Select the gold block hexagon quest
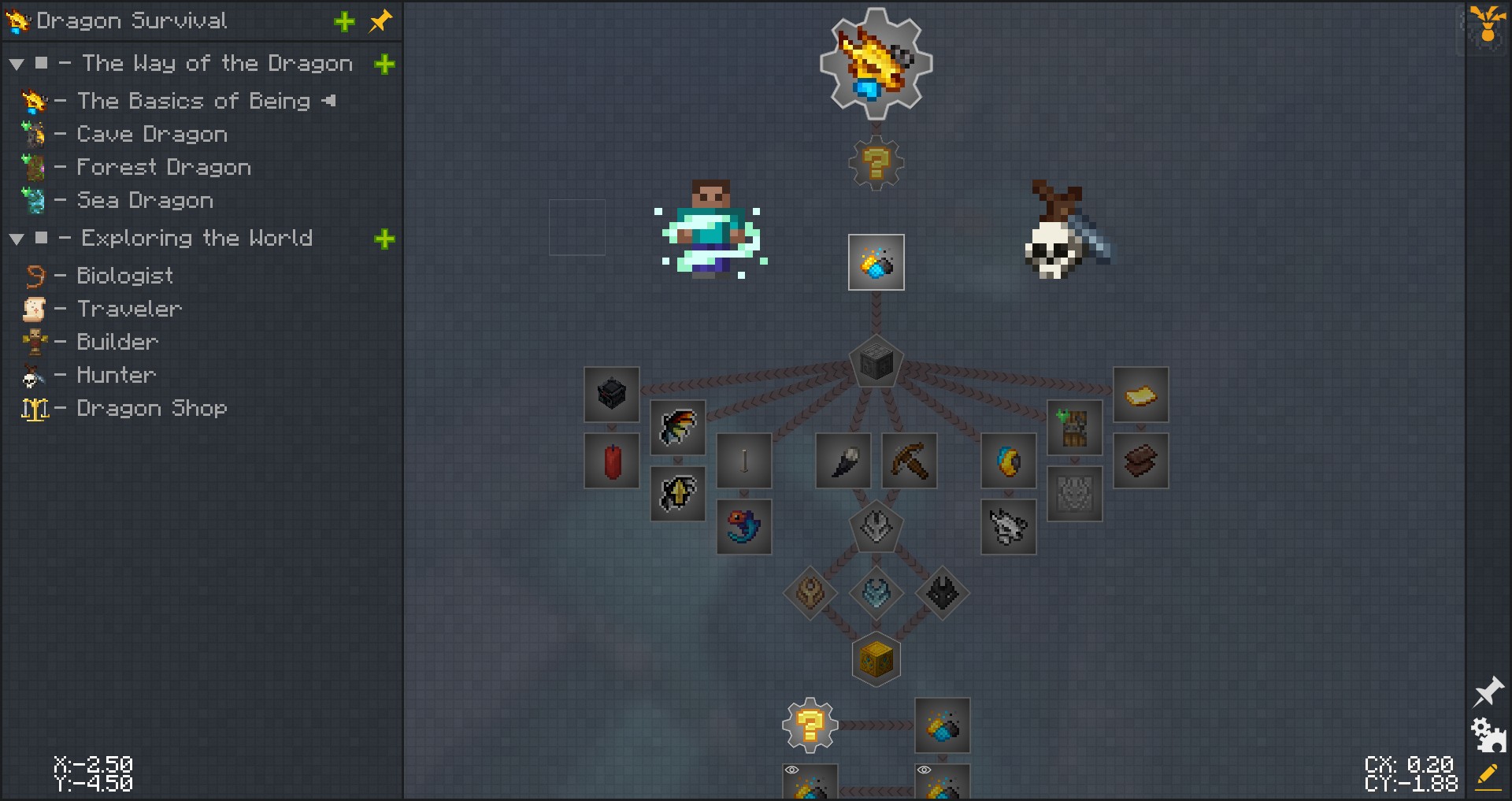 (x=876, y=659)
